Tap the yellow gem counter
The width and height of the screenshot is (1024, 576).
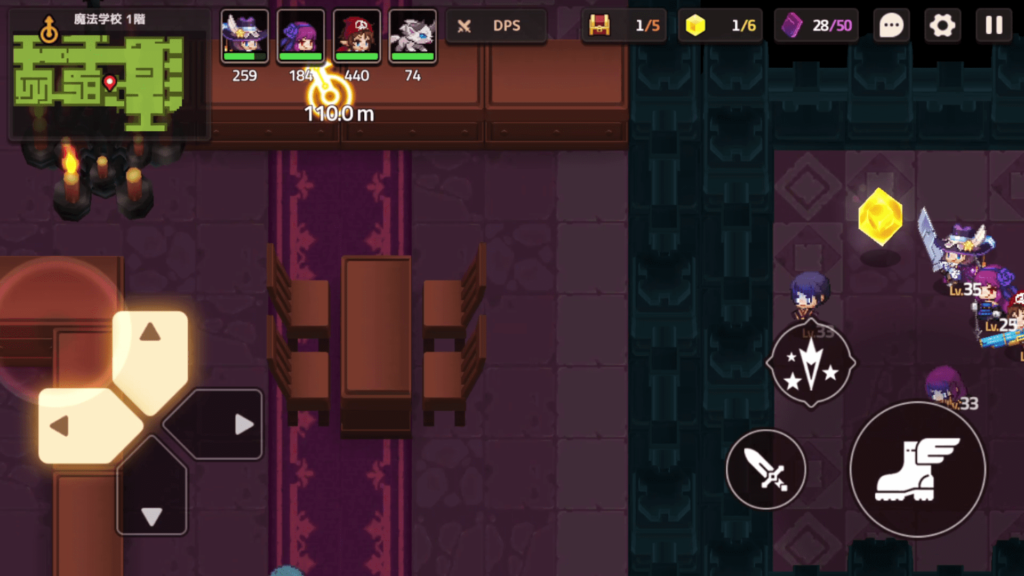[x=720, y=26]
